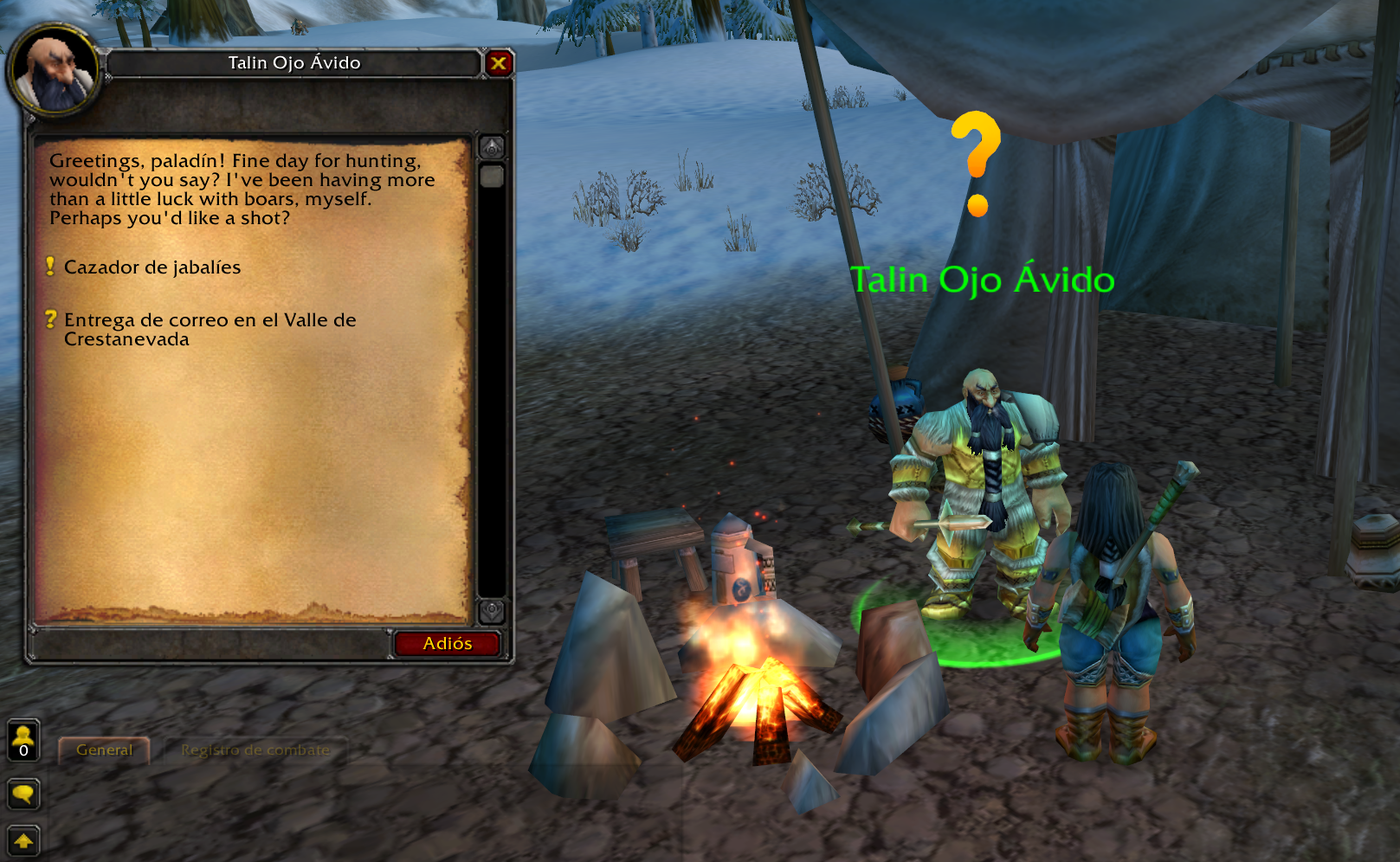1400x862 pixels.
Task: Click the scroll-down arrow on the gossip window
Action: pos(491,608)
